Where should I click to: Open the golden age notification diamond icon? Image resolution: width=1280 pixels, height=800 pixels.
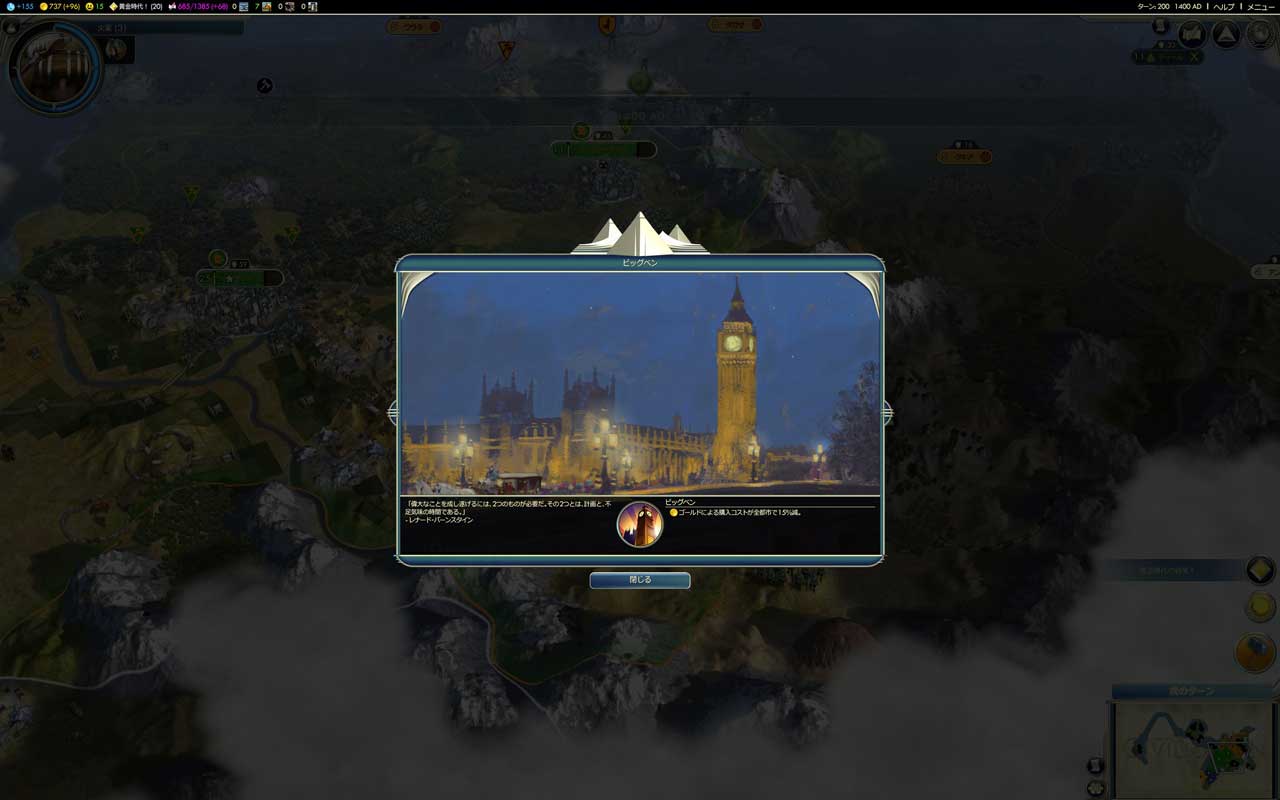(x=1260, y=570)
